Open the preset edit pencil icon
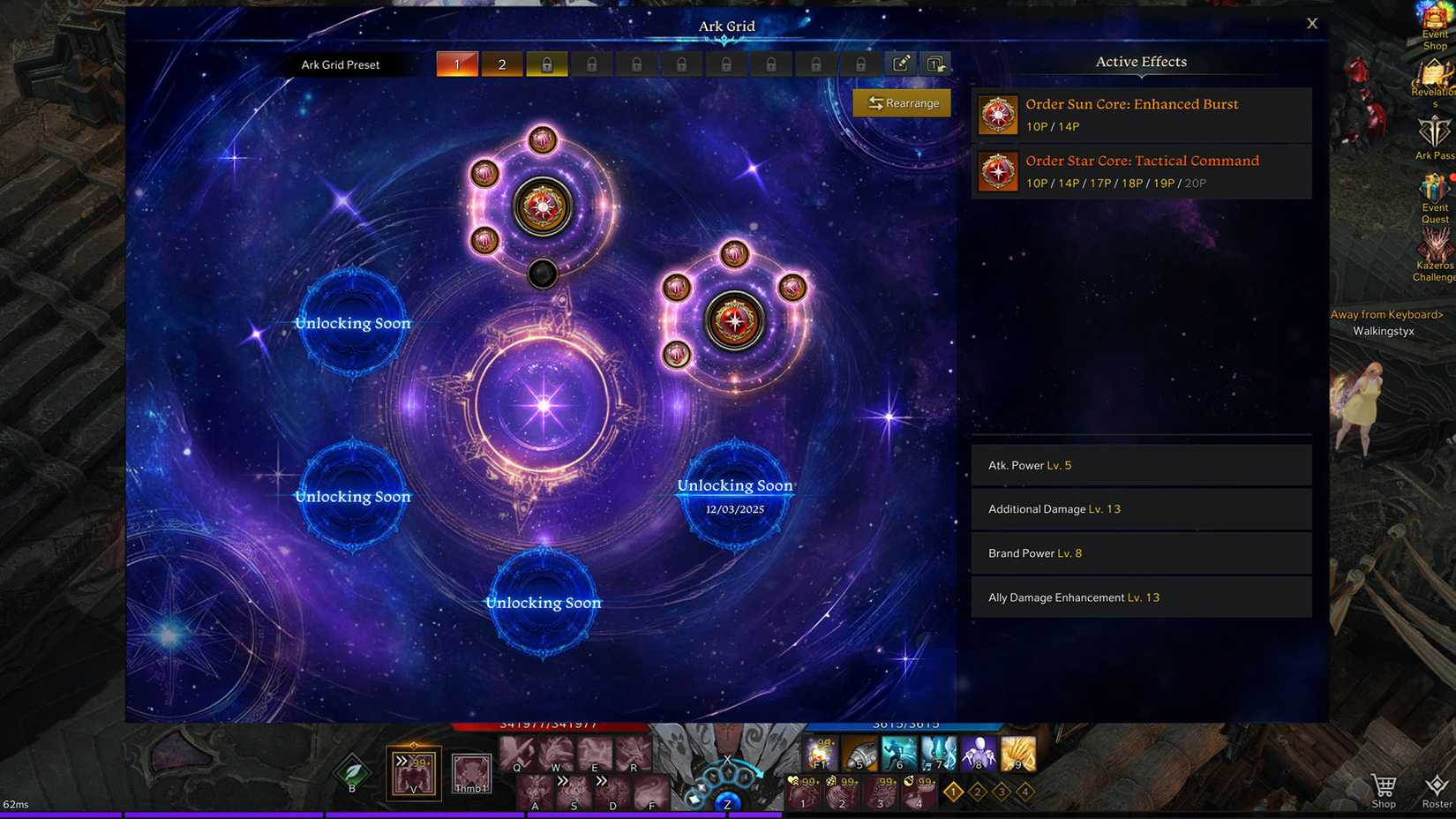This screenshot has width=1456, height=819. 901,64
